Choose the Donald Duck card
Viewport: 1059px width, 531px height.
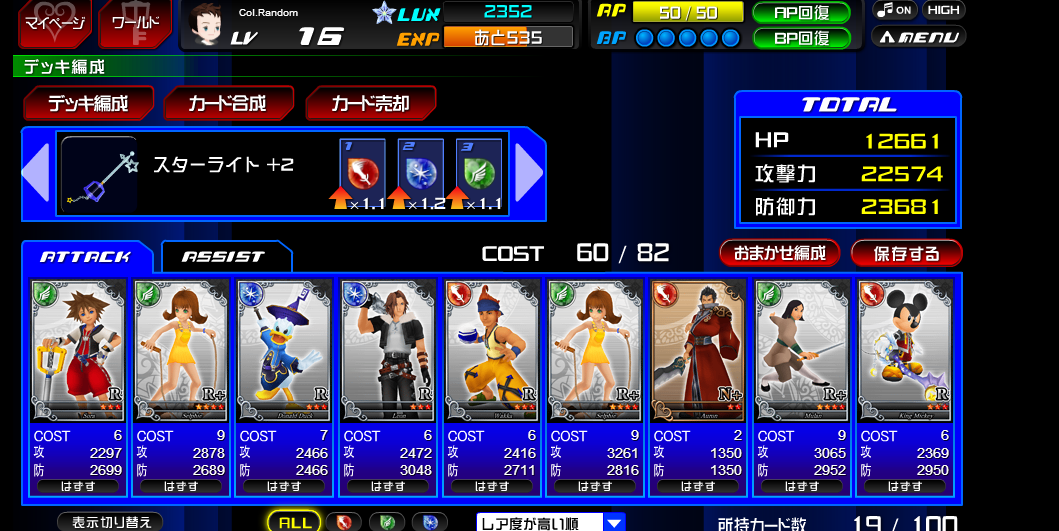[284, 350]
